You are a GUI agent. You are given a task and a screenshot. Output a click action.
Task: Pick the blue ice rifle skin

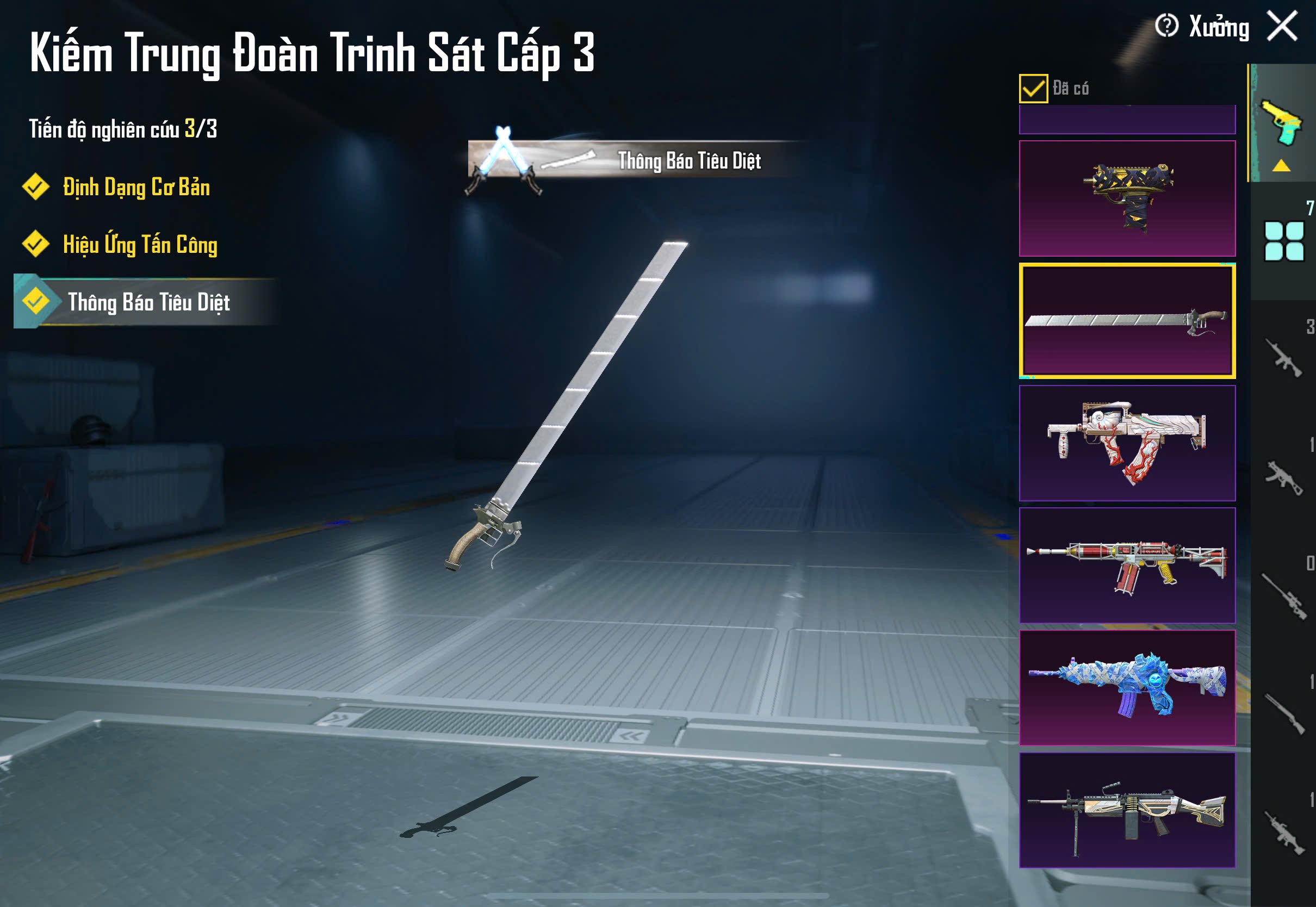1127,688
